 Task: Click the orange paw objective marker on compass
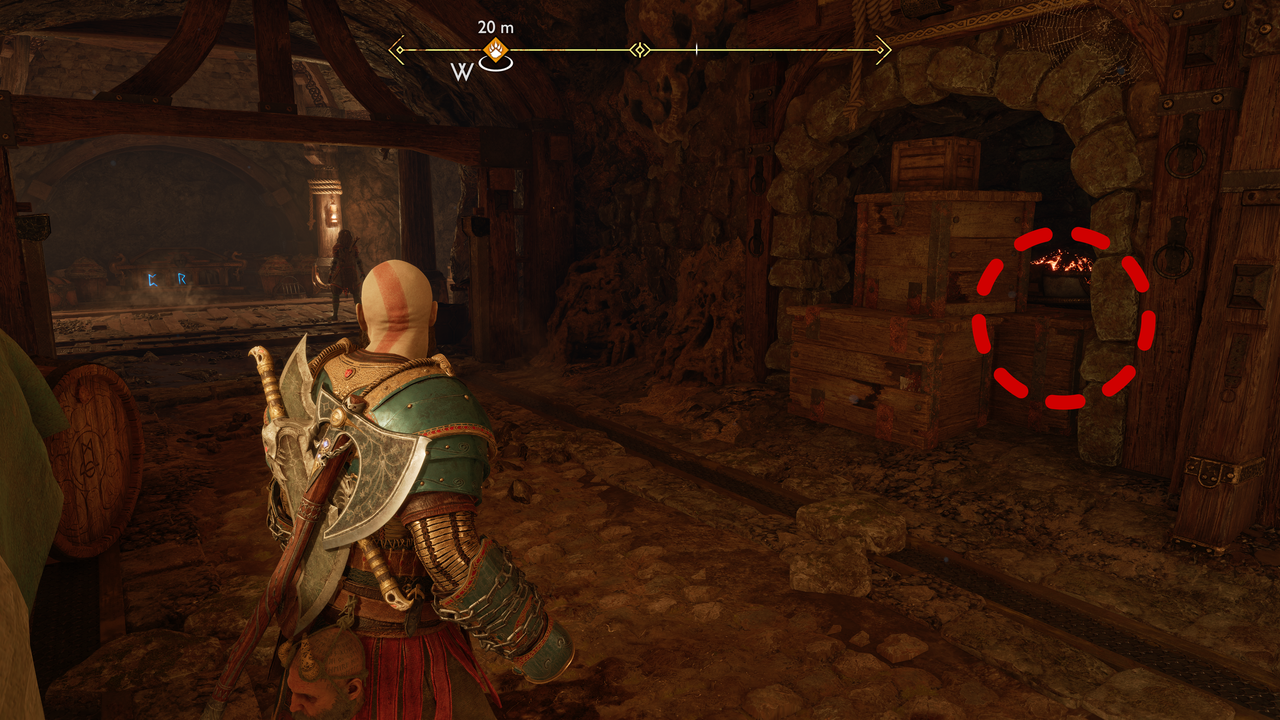click(496, 49)
